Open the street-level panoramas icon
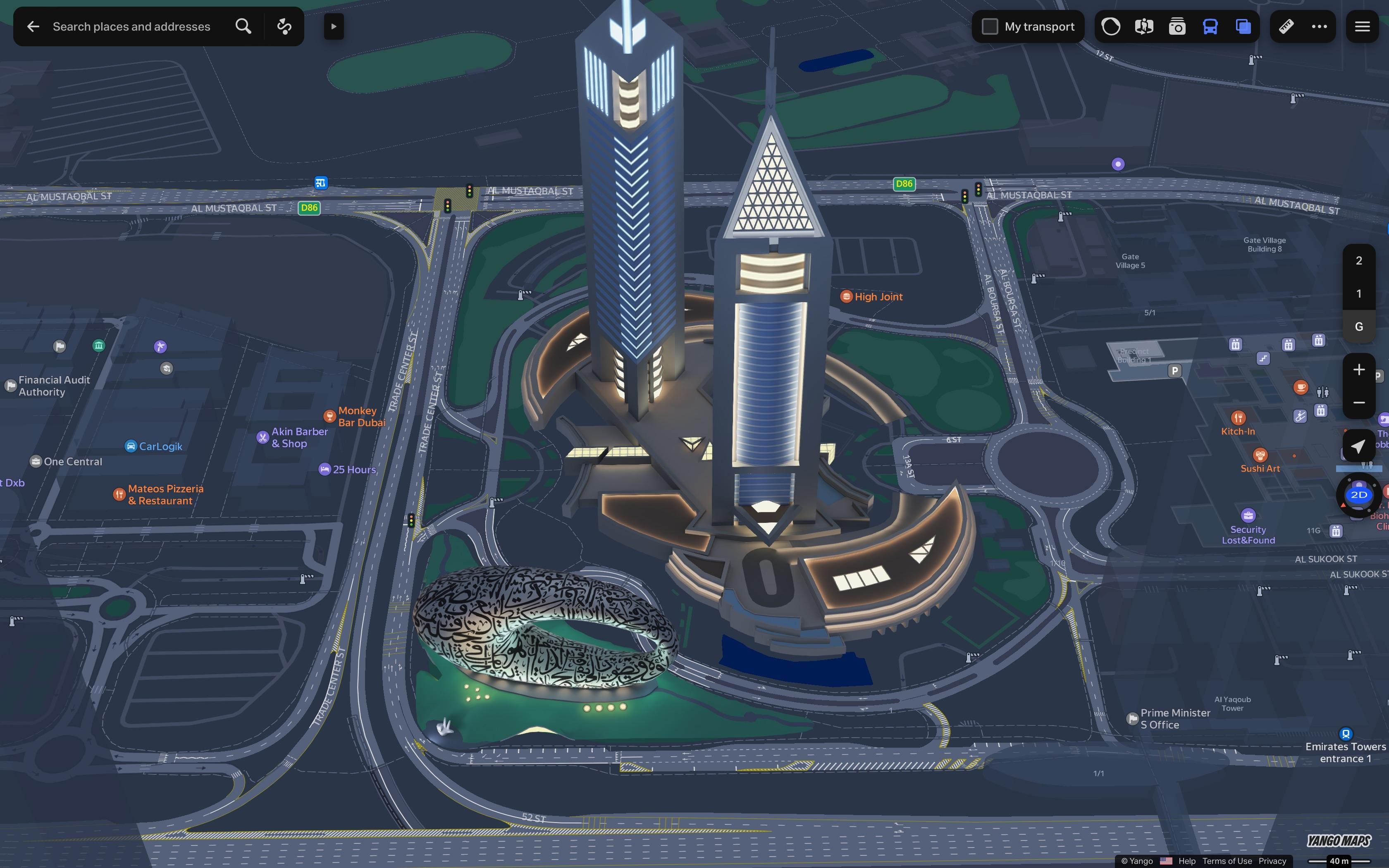Viewport: 1389px width, 868px height. 1143,26
